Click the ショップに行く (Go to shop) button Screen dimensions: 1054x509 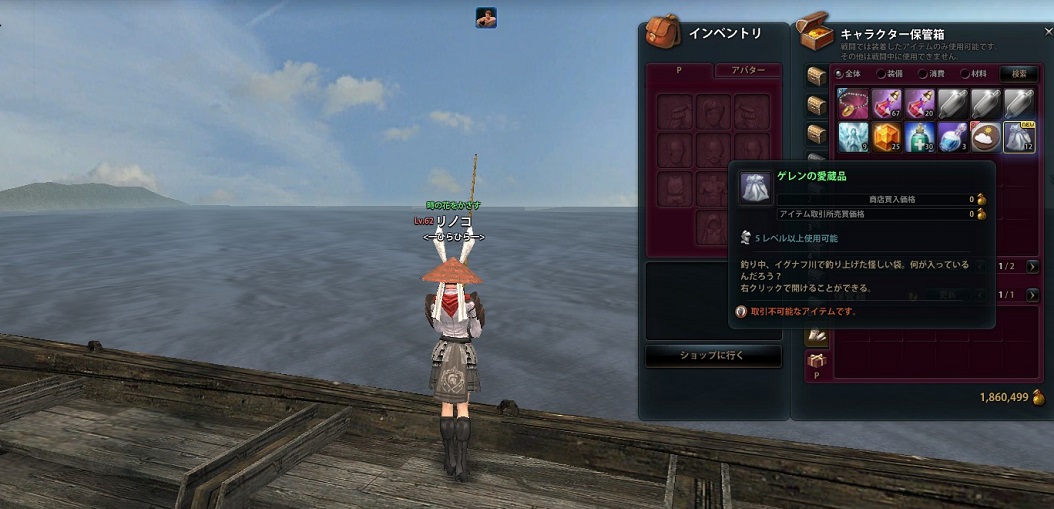pyautogui.click(x=713, y=356)
